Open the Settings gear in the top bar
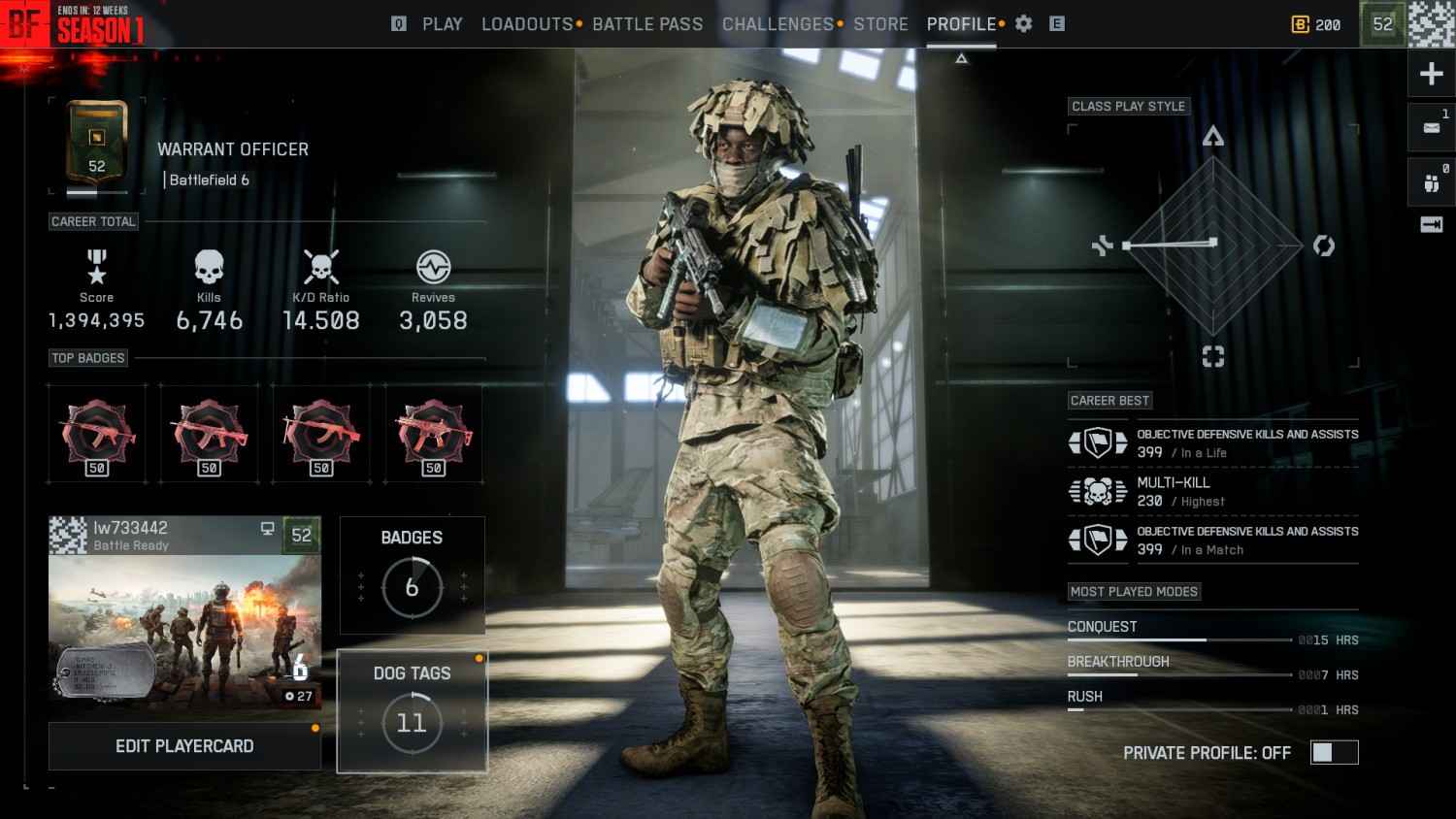Screen dimensions: 1456x819 coord(1022,24)
